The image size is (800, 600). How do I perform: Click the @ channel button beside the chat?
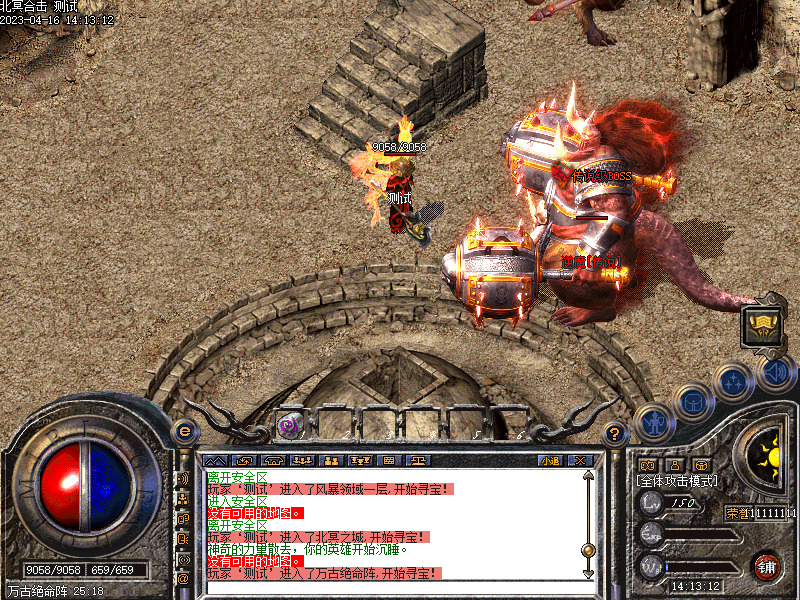(183, 579)
